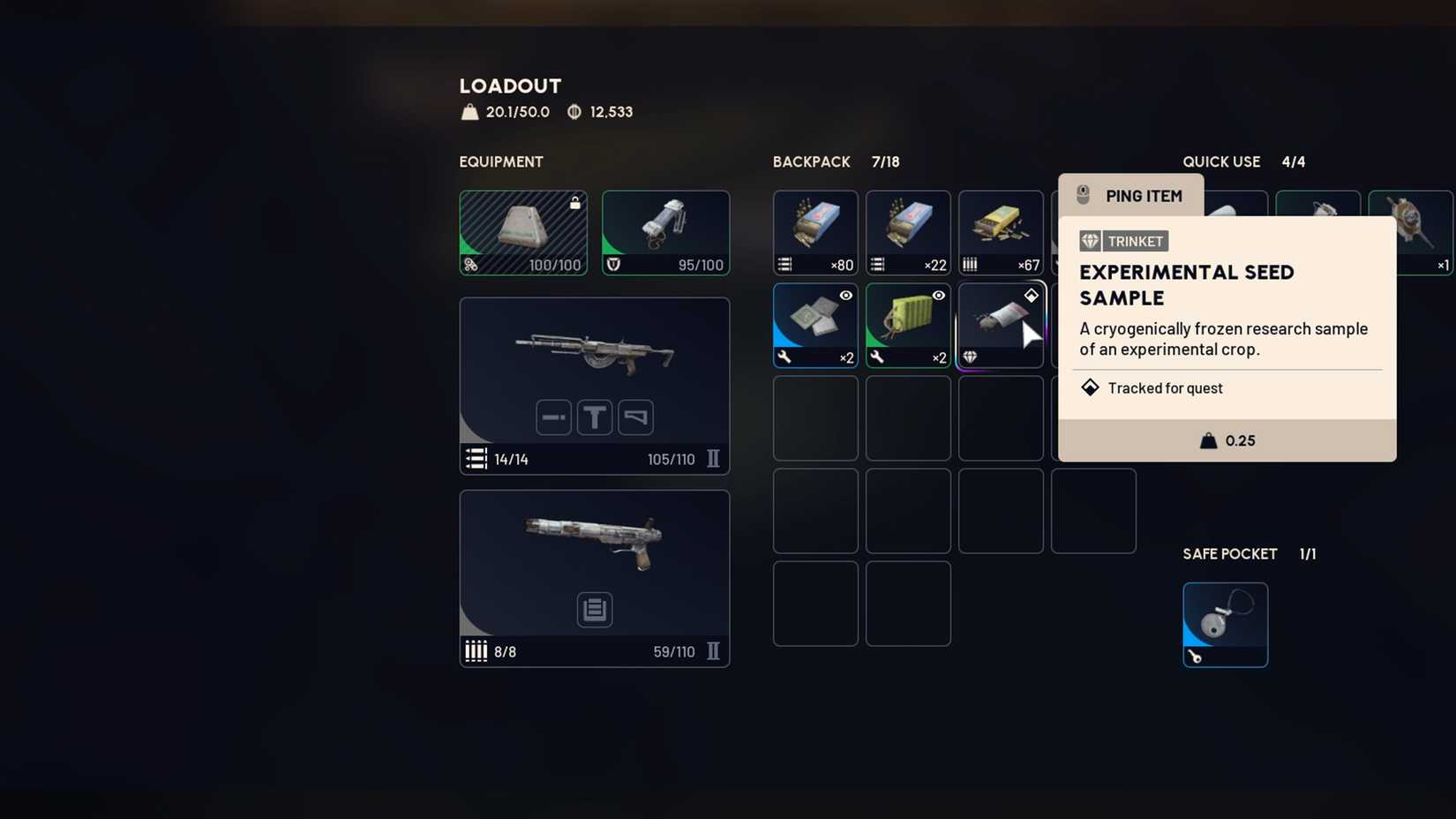
Task: Click the trinket gem icon on the seed sample
Action: [x=971, y=357]
